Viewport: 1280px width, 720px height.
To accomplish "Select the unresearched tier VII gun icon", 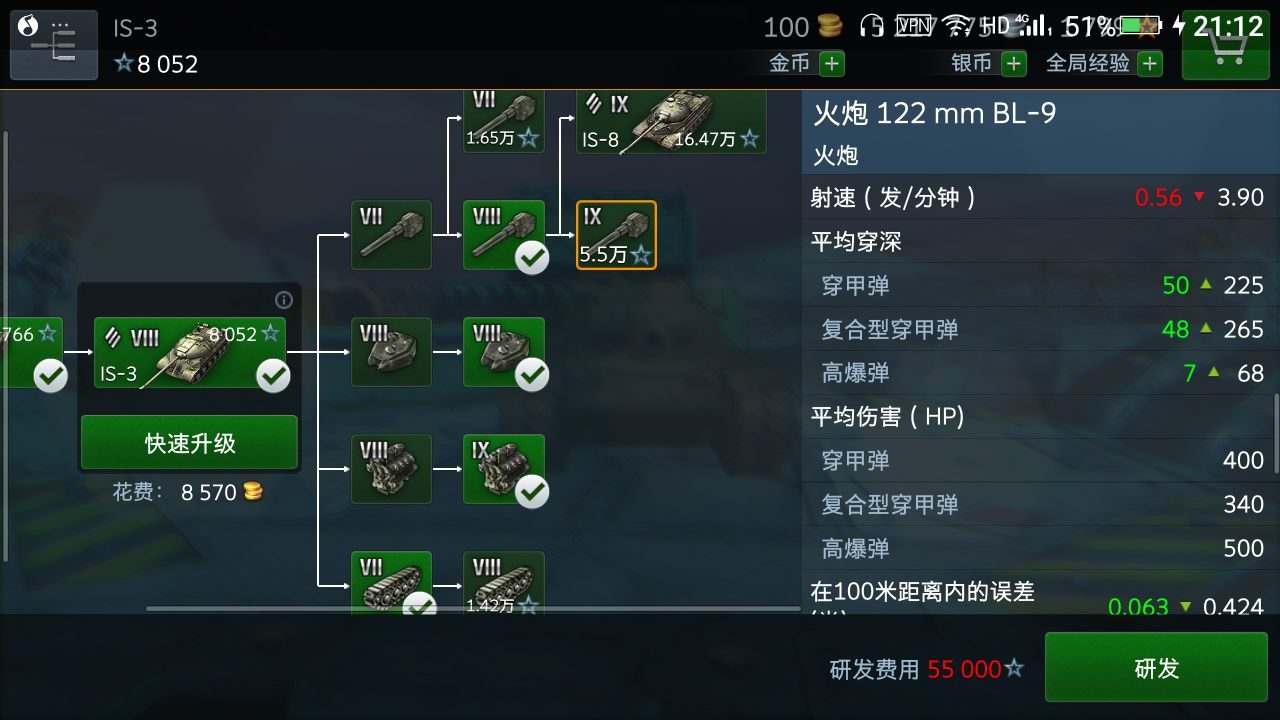I will [x=391, y=234].
